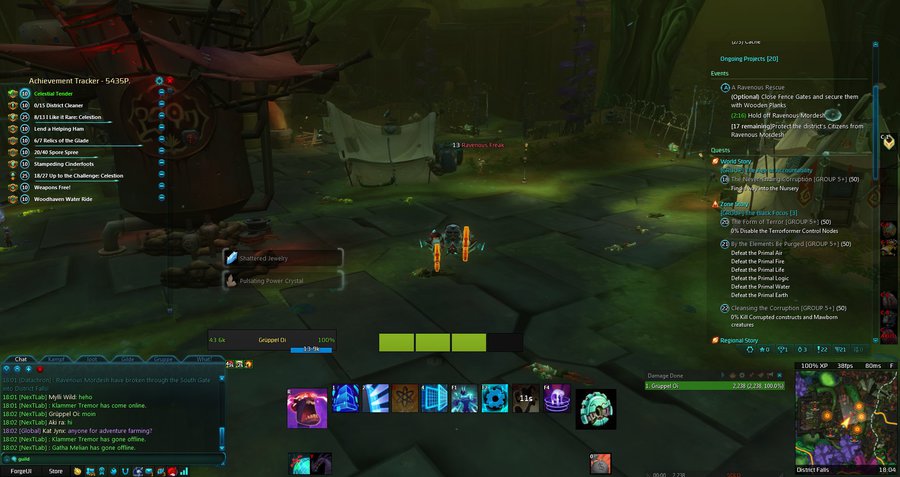
Task: Untrack the Weapons Free! achievement
Action: click(x=161, y=187)
